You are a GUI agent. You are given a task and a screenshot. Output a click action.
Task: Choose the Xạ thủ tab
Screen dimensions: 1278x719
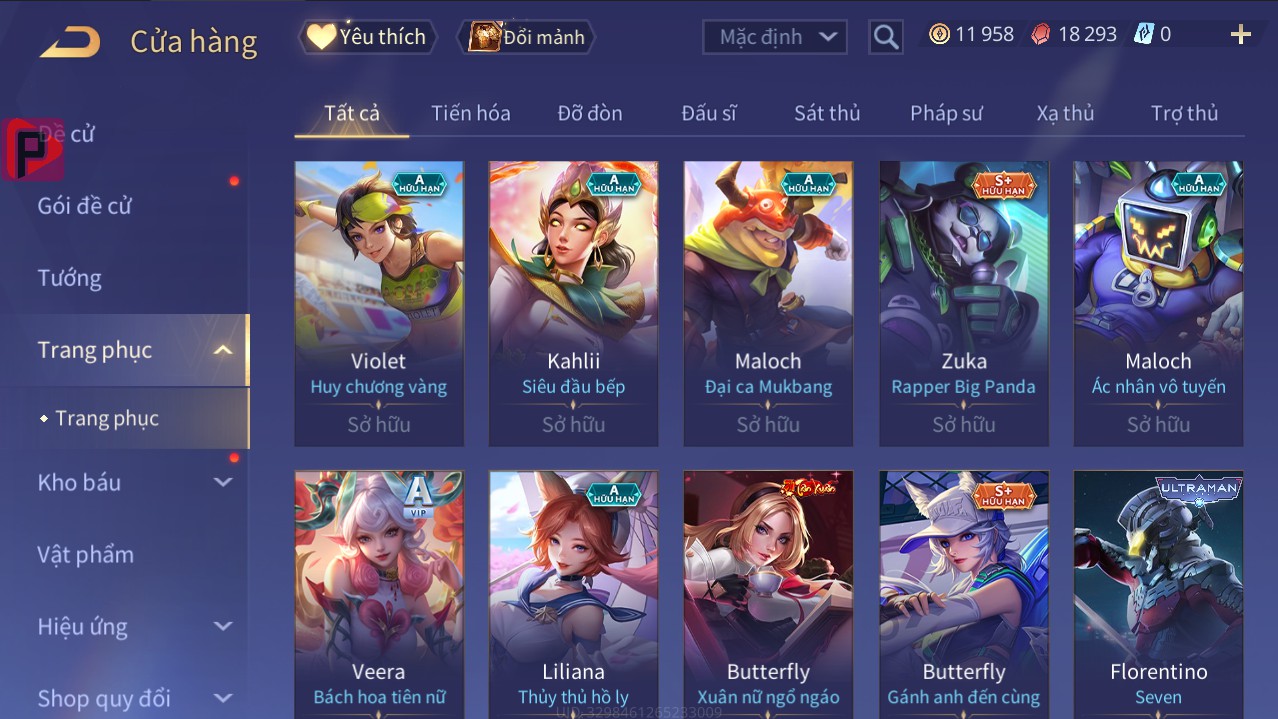coord(1065,113)
